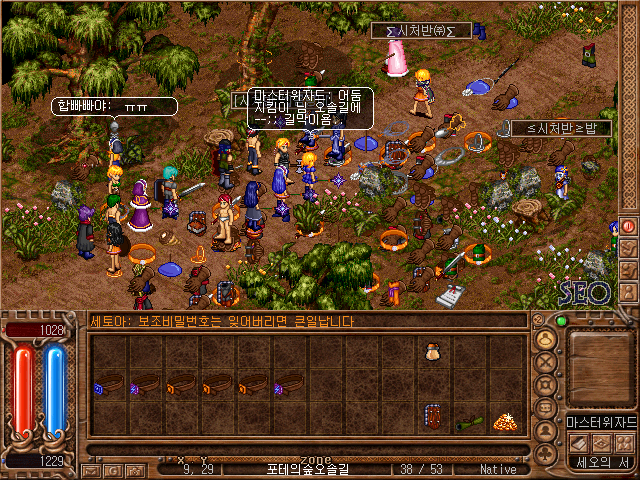The height and width of the screenshot is (480, 640).
Task: Click the diamond tile icon under character name
Action: tap(601, 441)
